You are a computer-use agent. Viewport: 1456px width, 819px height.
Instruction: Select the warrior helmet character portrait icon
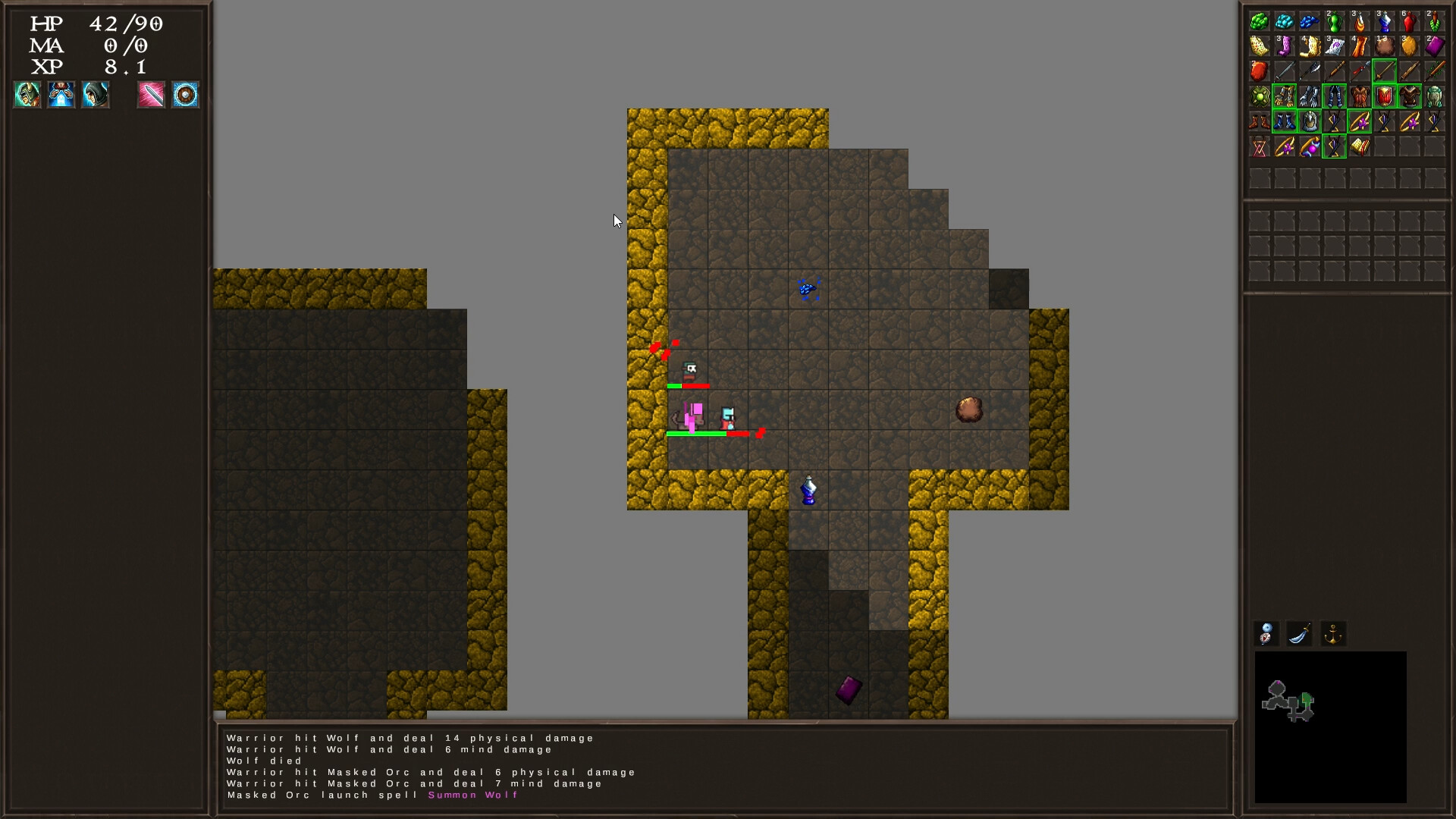point(27,94)
